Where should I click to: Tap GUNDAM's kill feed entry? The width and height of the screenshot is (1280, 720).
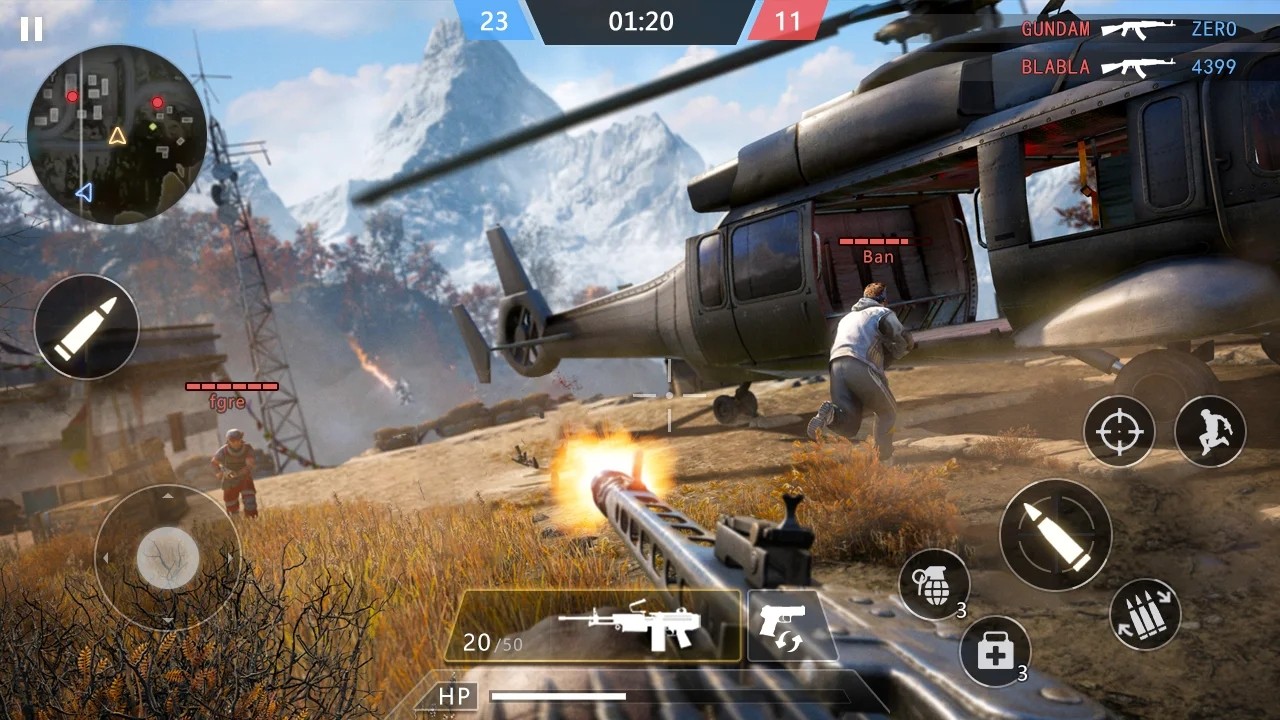[x=1055, y=29]
